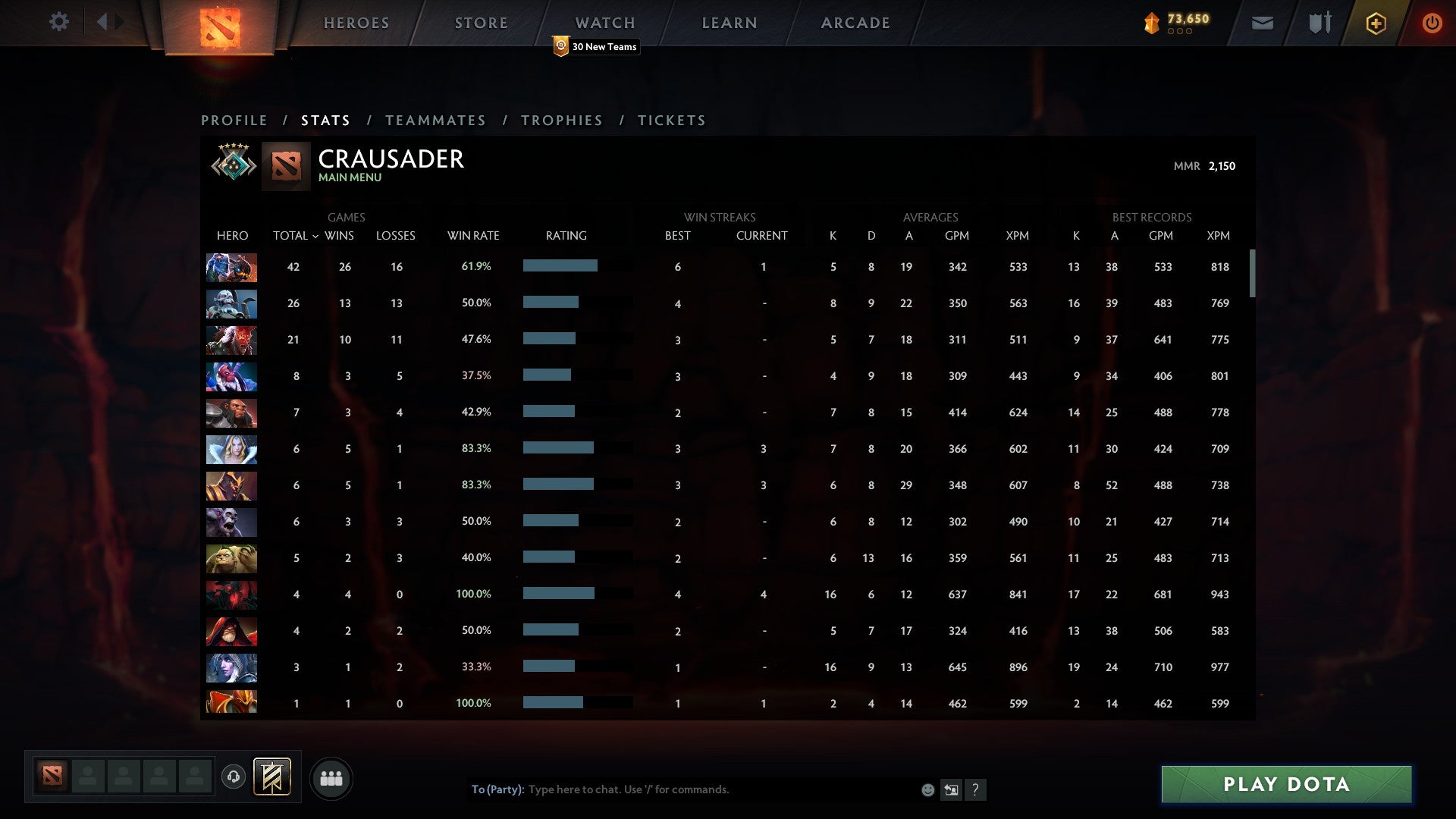Viewport: 1456px width, 819px height.
Task: Select the top hero portrait thumbnail
Action: pyautogui.click(x=231, y=267)
